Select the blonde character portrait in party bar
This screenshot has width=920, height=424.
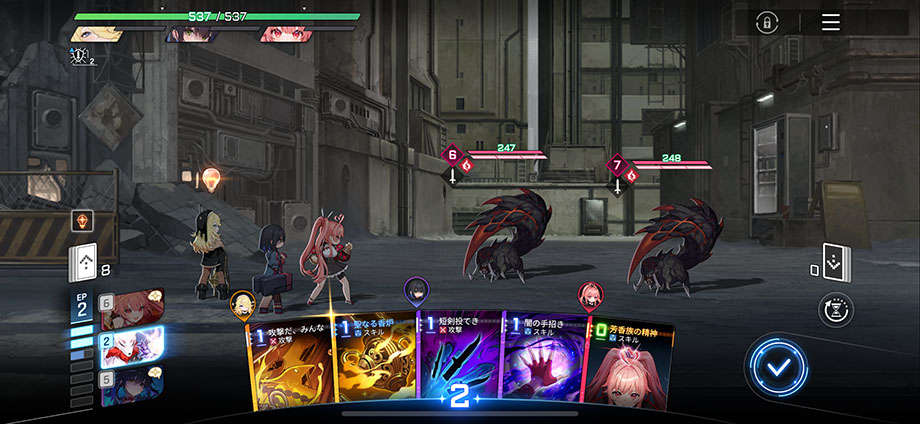98,34
